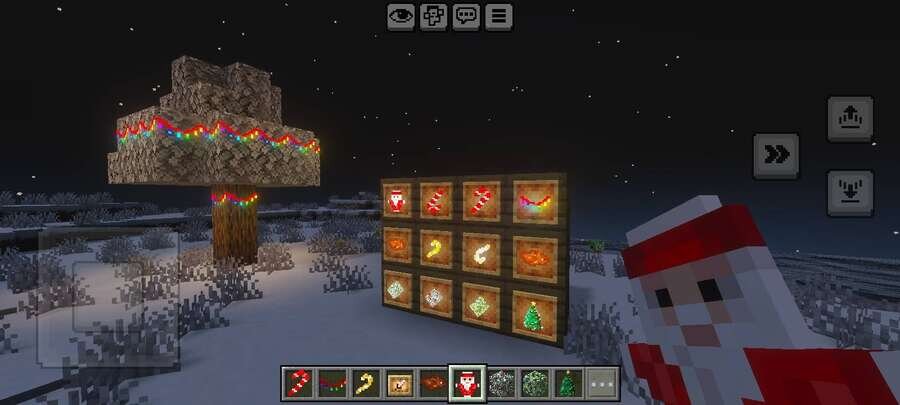Select the item frame hotbar slot
Viewport: 900px width, 405px height.
(400, 382)
